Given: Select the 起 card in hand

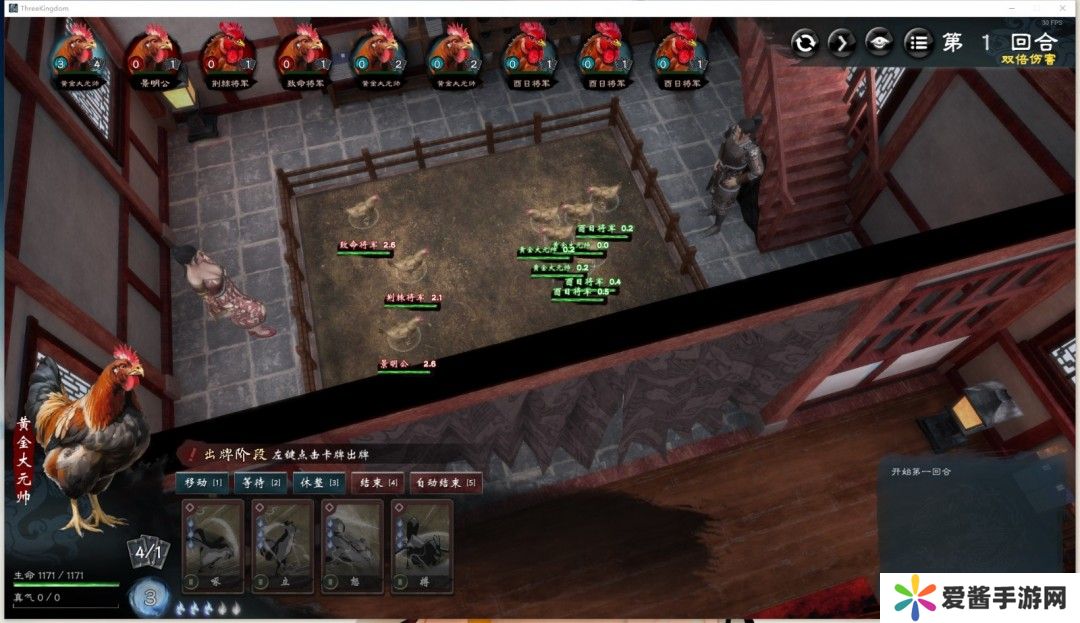Looking at the screenshot, I should 353,546.
